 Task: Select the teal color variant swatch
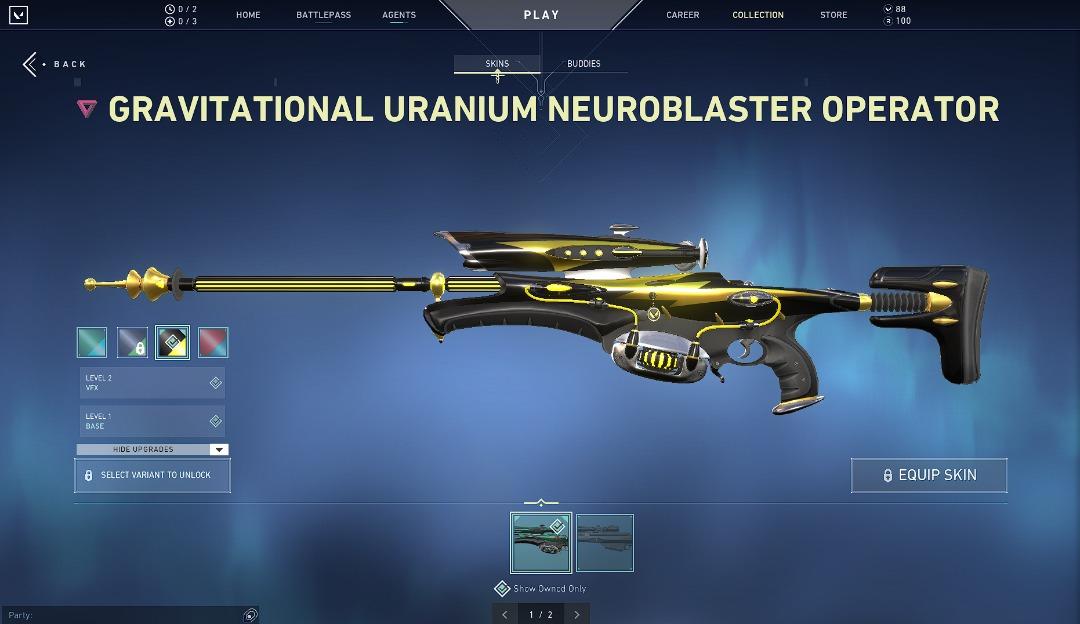point(92,342)
